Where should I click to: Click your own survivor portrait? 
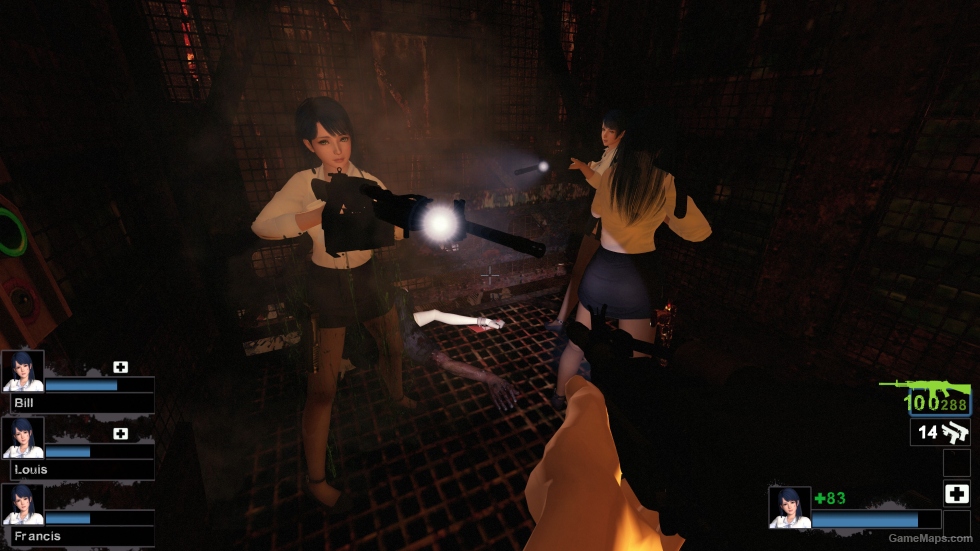789,507
